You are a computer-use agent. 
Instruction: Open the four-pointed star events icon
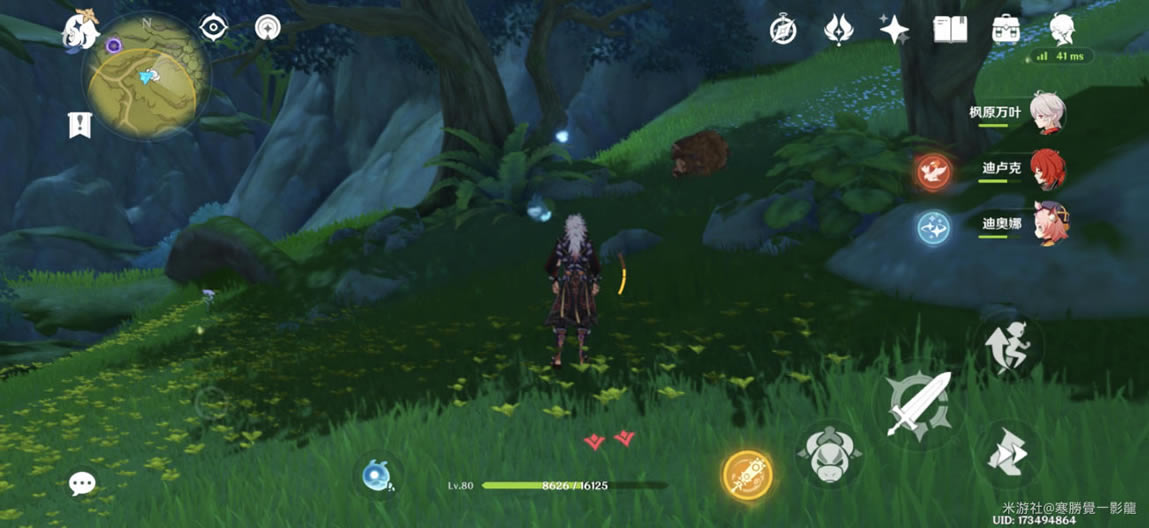coord(893,29)
